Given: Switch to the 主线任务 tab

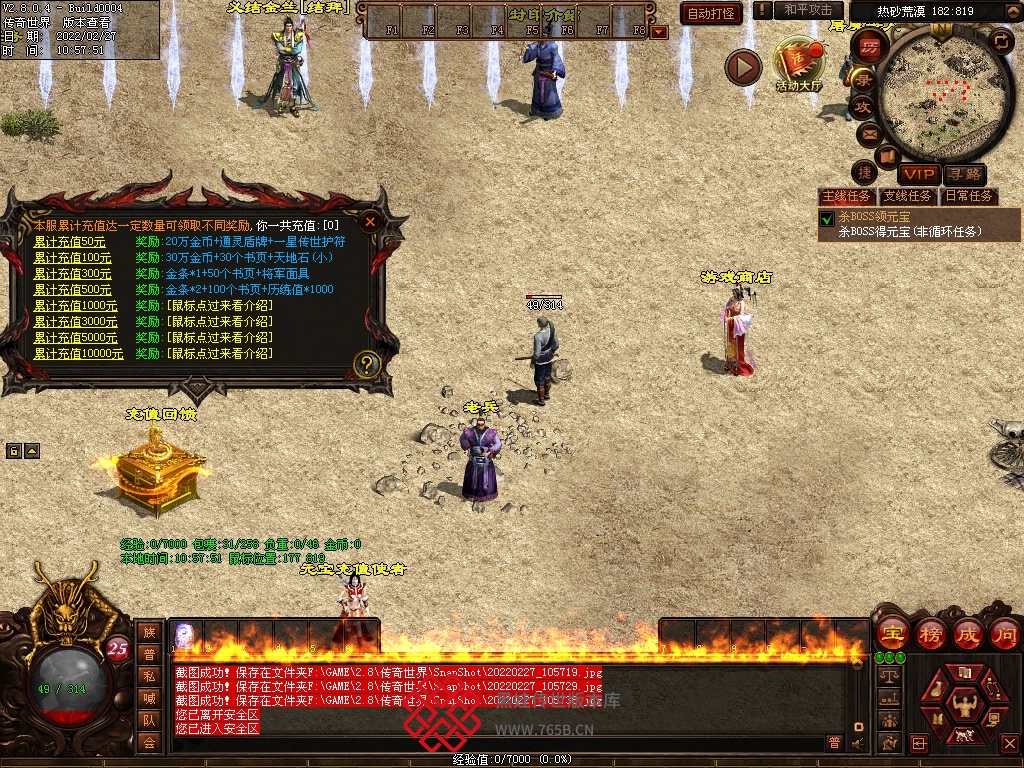Looking at the screenshot, I should point(846,196).
